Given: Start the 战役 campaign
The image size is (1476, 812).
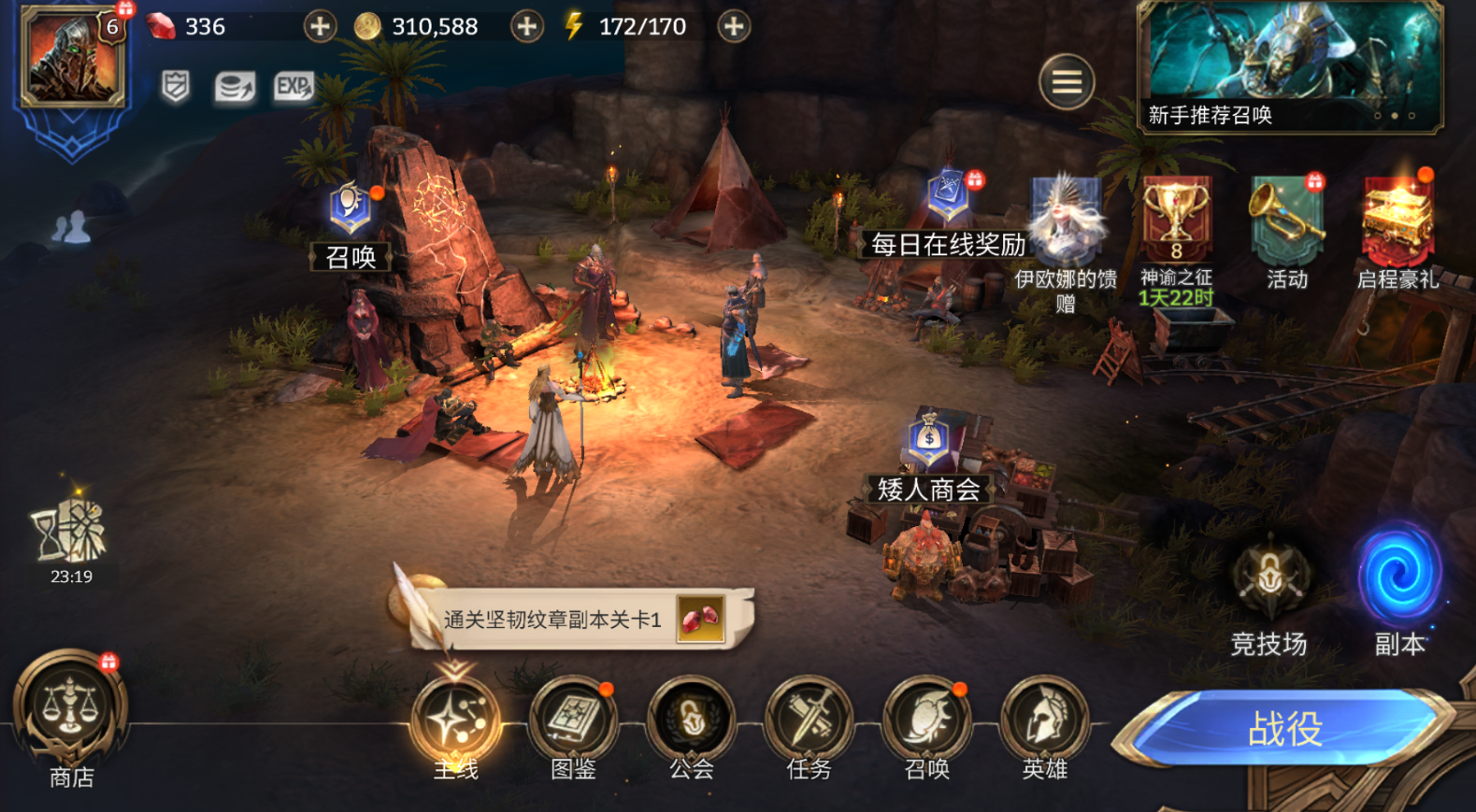Looking at the screenshot, I should tap(1285, 729).
